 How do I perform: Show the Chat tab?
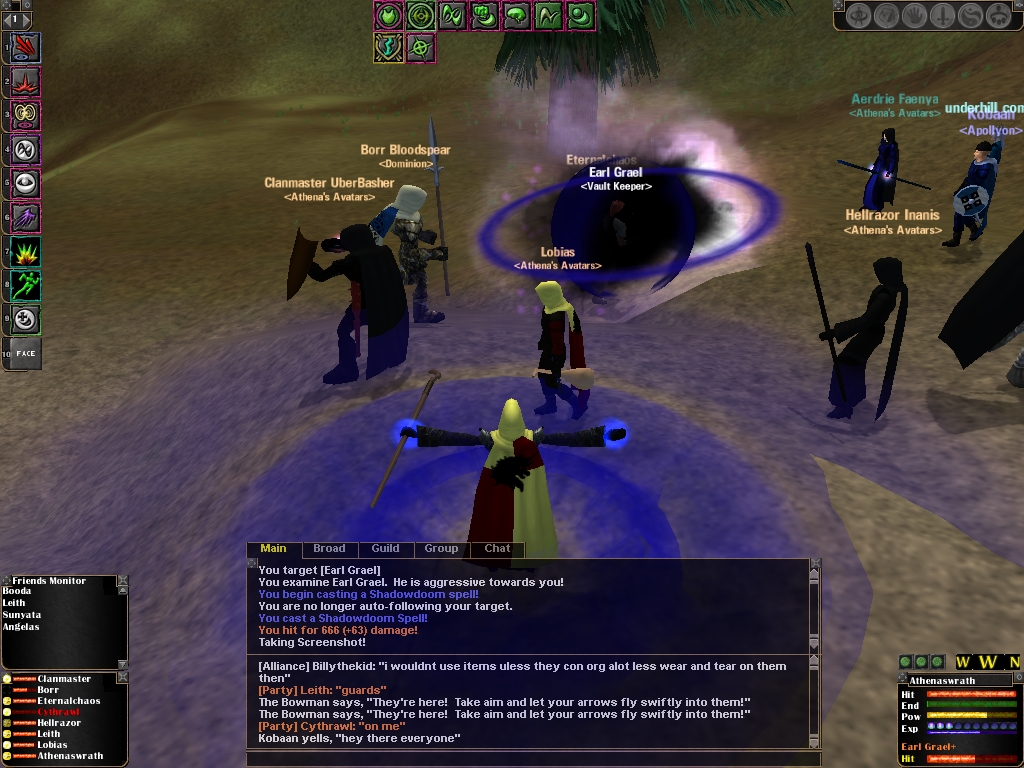pyautogui.click(x=497, y=548)
